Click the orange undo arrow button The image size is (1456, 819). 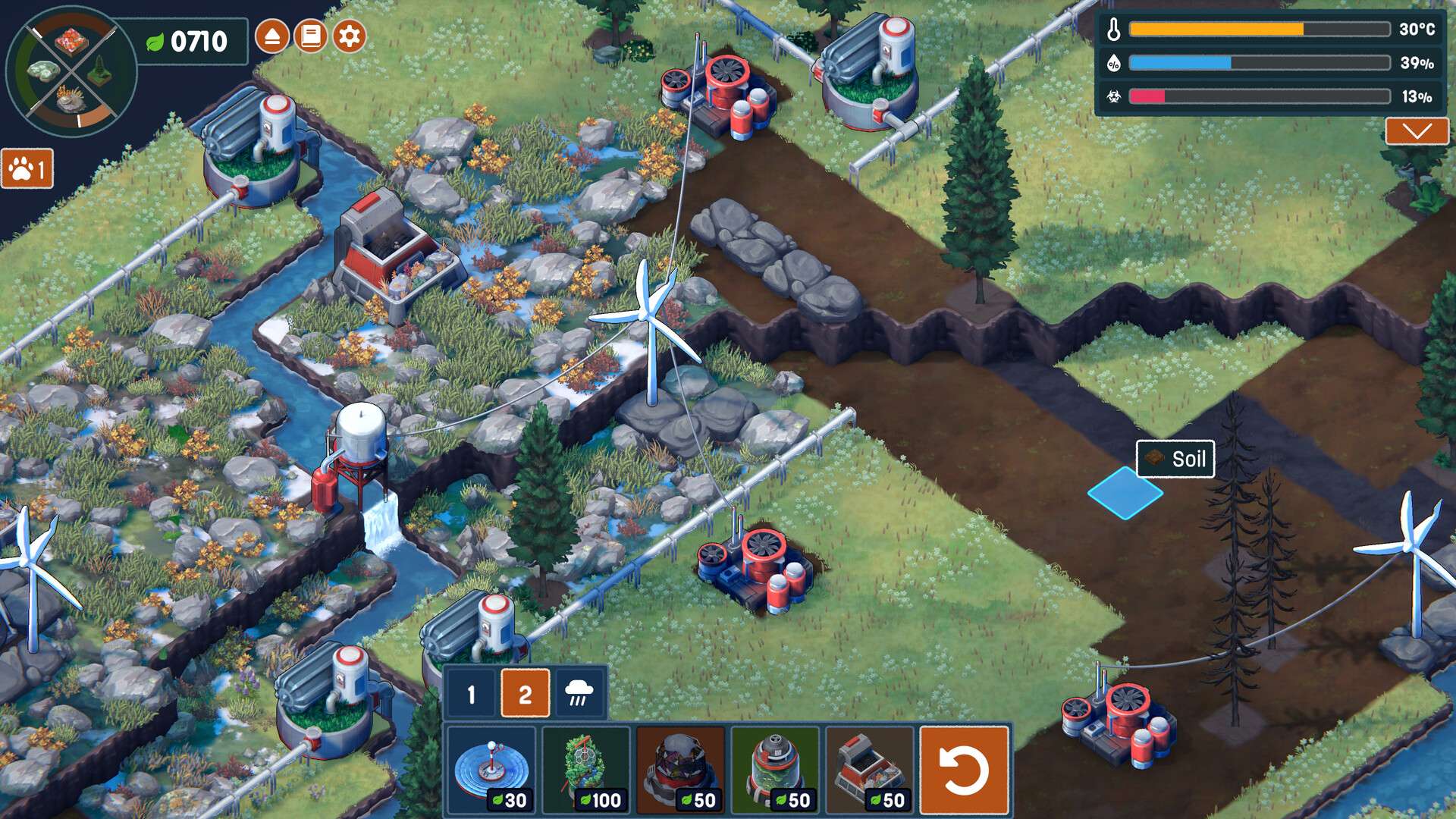click(x=964, y=769)
